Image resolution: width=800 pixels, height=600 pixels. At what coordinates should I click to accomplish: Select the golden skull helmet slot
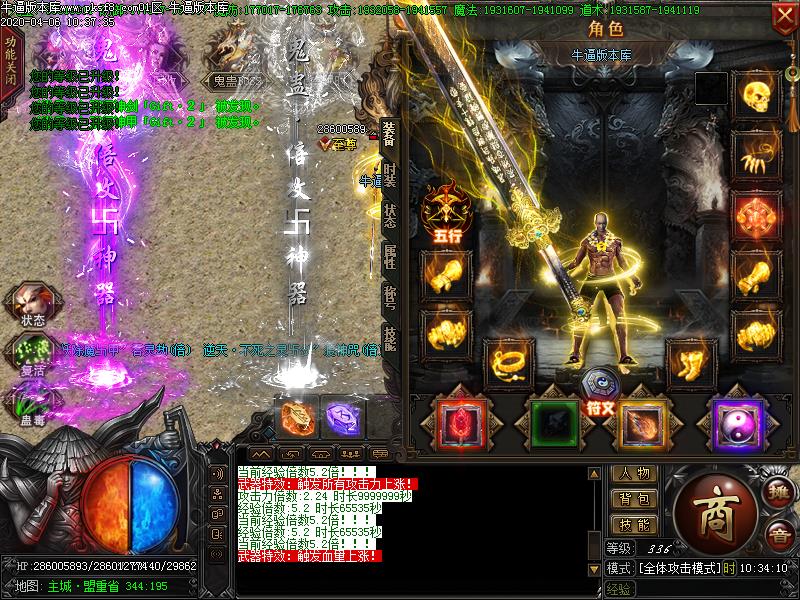757,95
